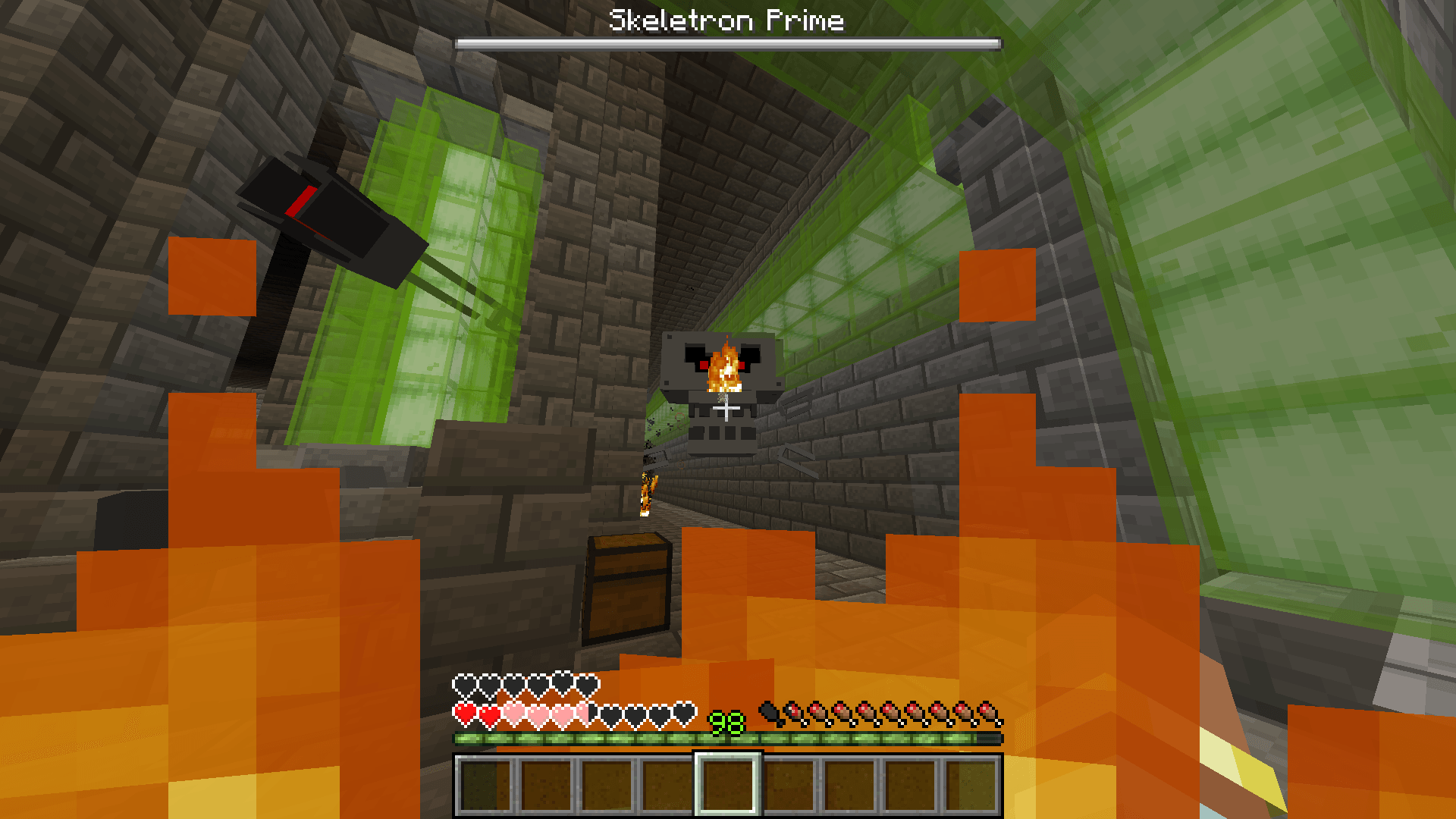1456x819 pixels.
Task: Click the fourth hotbar slot
Action: click(667, 785)
